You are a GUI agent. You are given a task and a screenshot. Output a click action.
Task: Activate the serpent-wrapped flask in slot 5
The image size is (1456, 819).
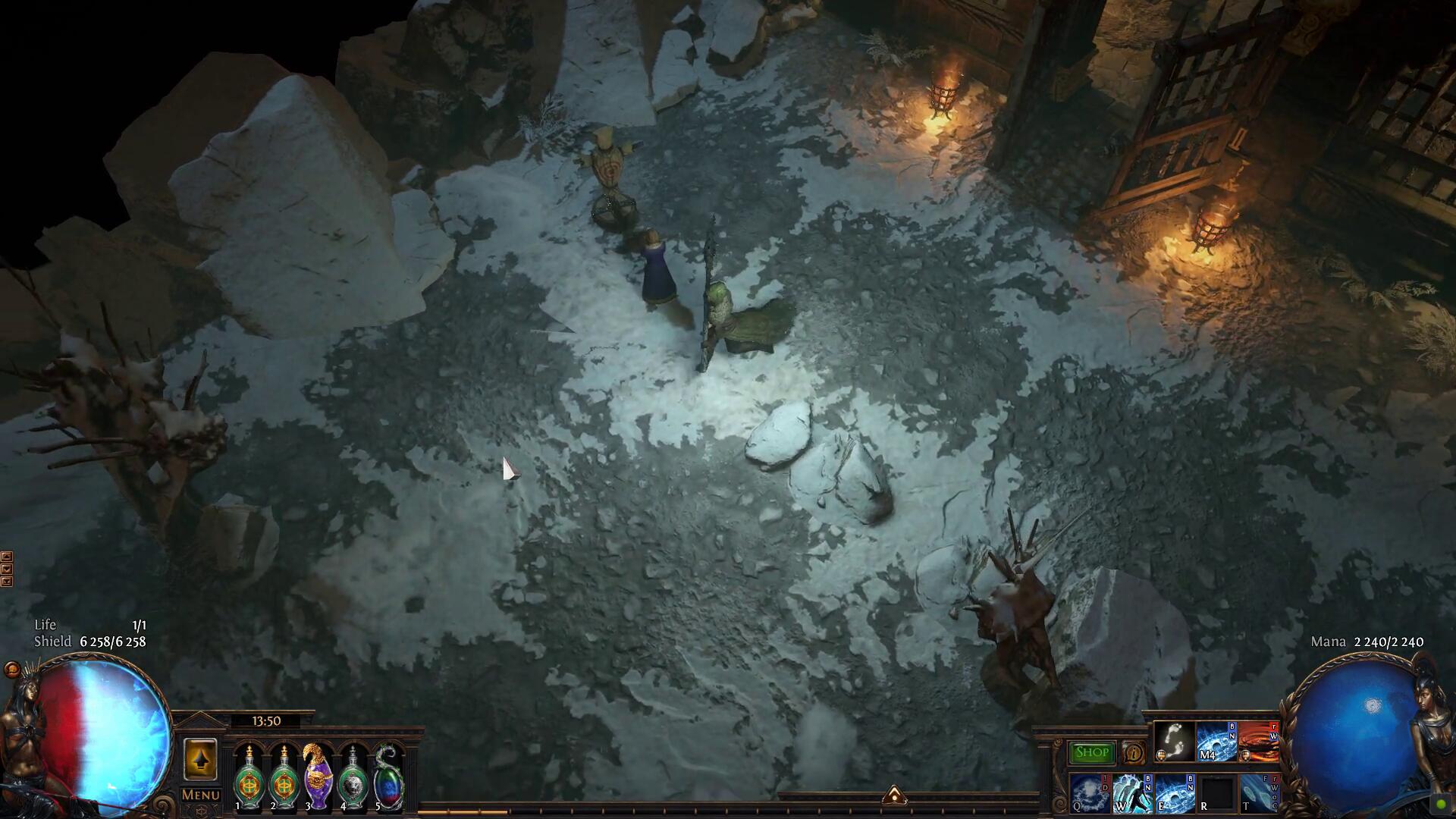(x=388, y=779)
